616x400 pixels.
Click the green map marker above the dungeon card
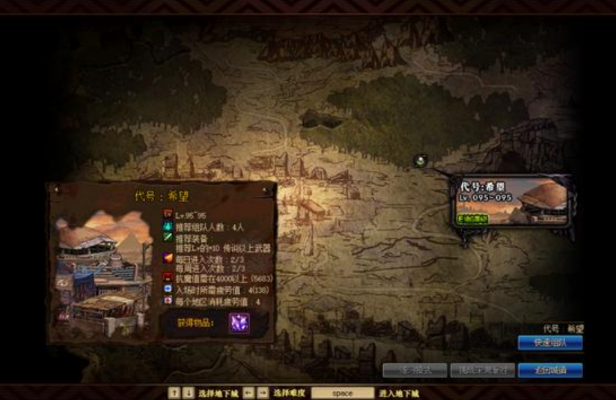(x=421, y=159)
